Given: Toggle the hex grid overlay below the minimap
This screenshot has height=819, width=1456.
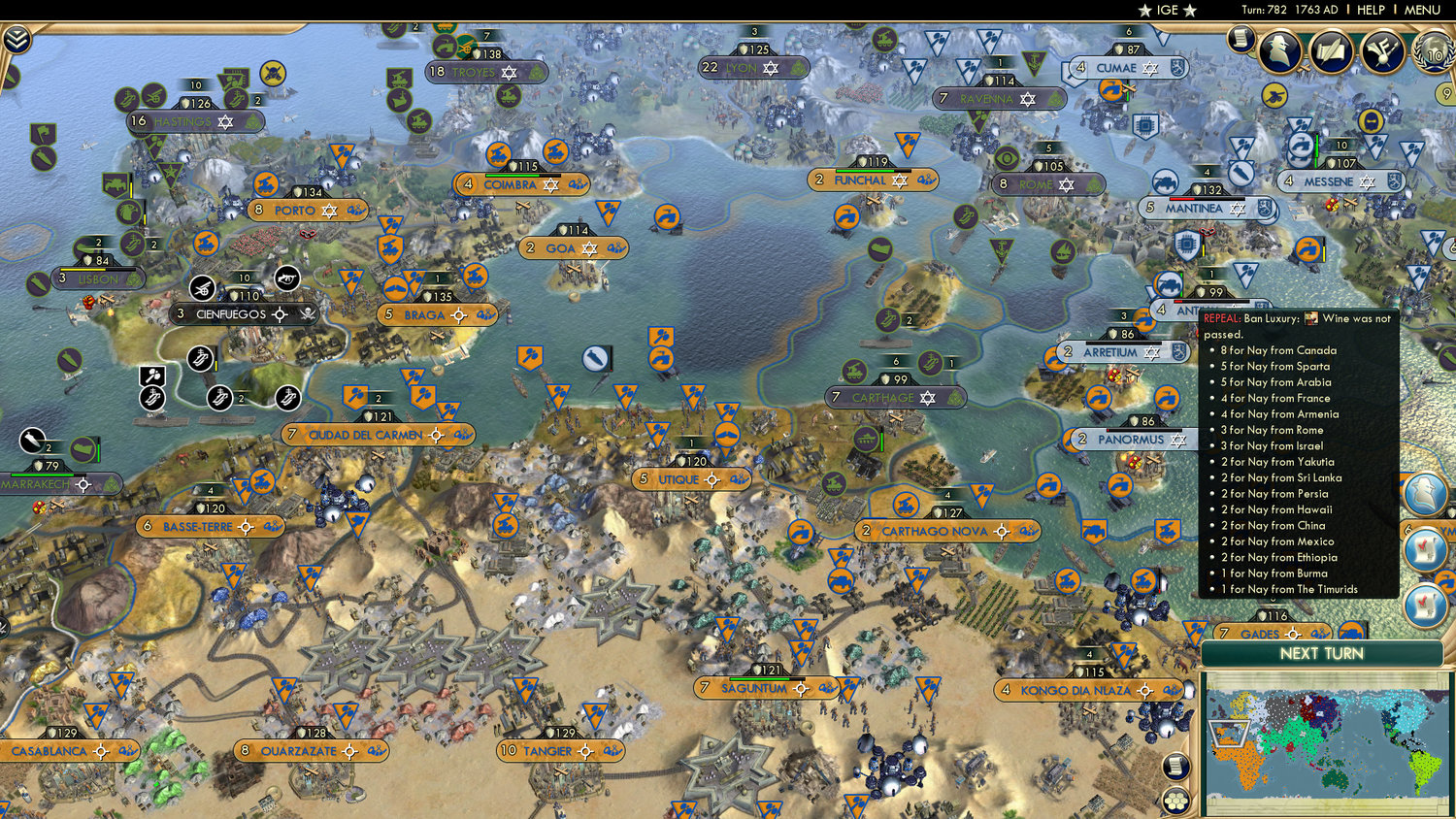Looking at the screenshot, I should pos(1175,801).
